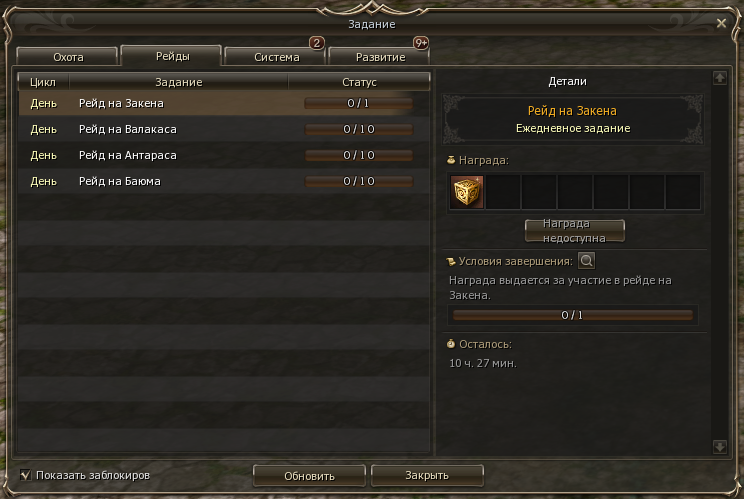744x499 pixels.
Task: Select the Рейды tab
Action: click(172, 55)
